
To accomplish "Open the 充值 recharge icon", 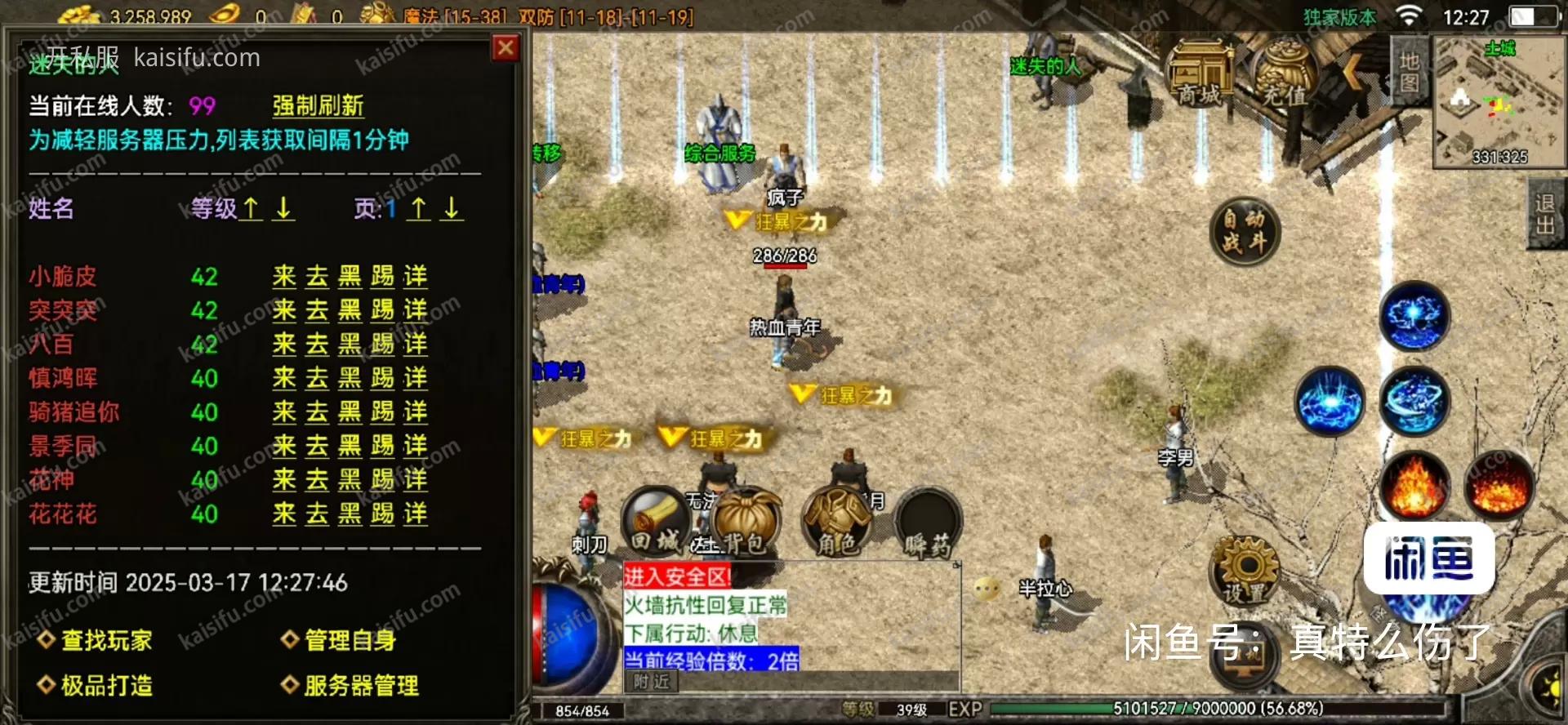I will (1284, 78).
